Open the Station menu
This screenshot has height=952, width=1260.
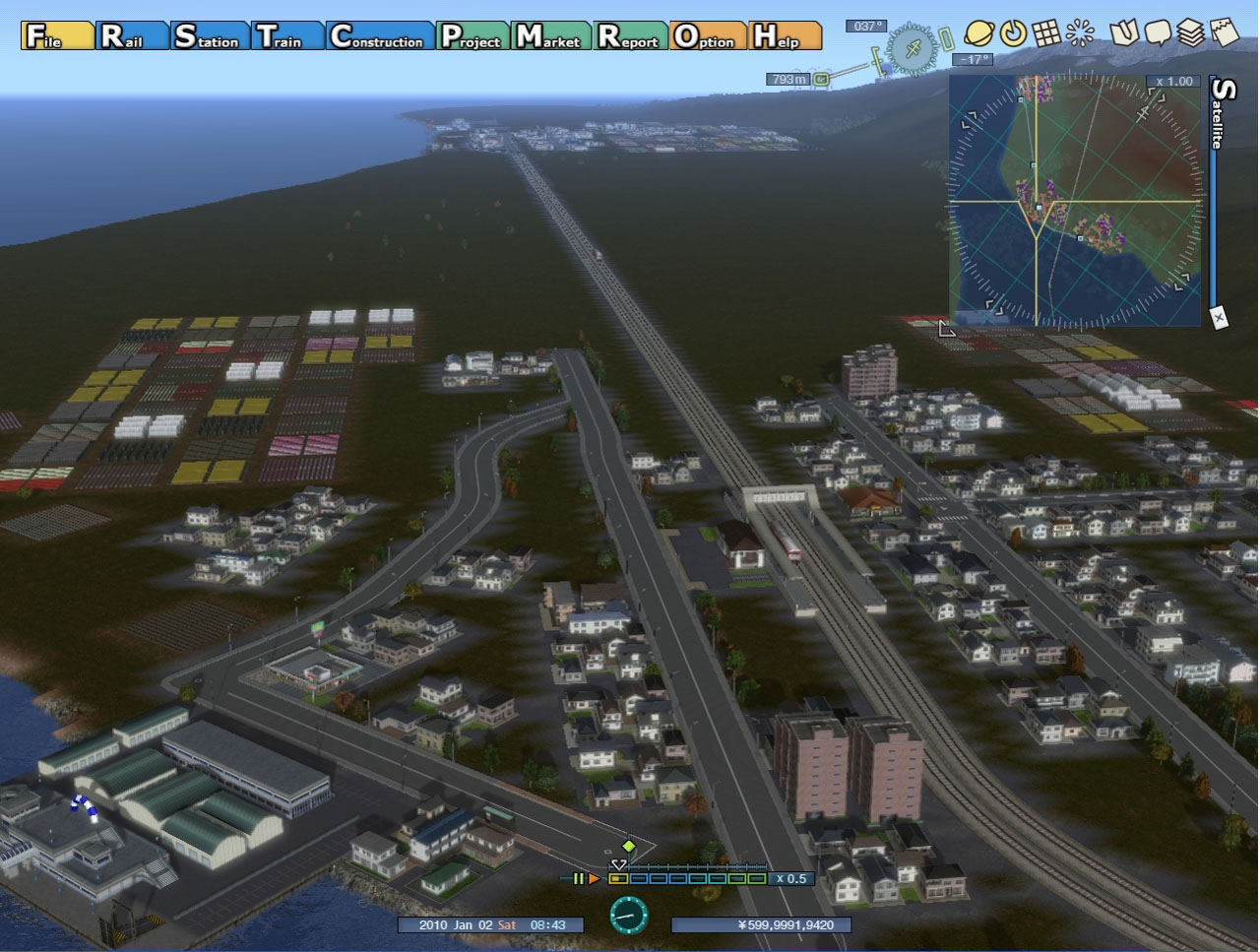(209, 36)
